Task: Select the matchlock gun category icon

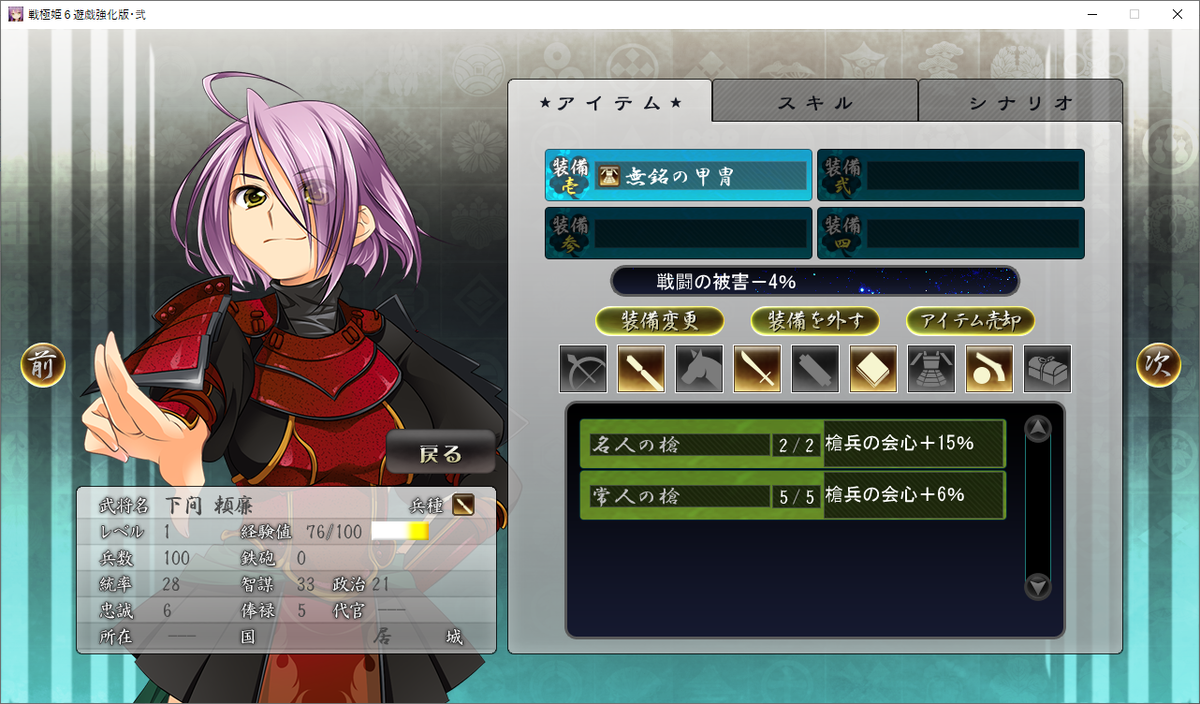Action: click(989, 369)
